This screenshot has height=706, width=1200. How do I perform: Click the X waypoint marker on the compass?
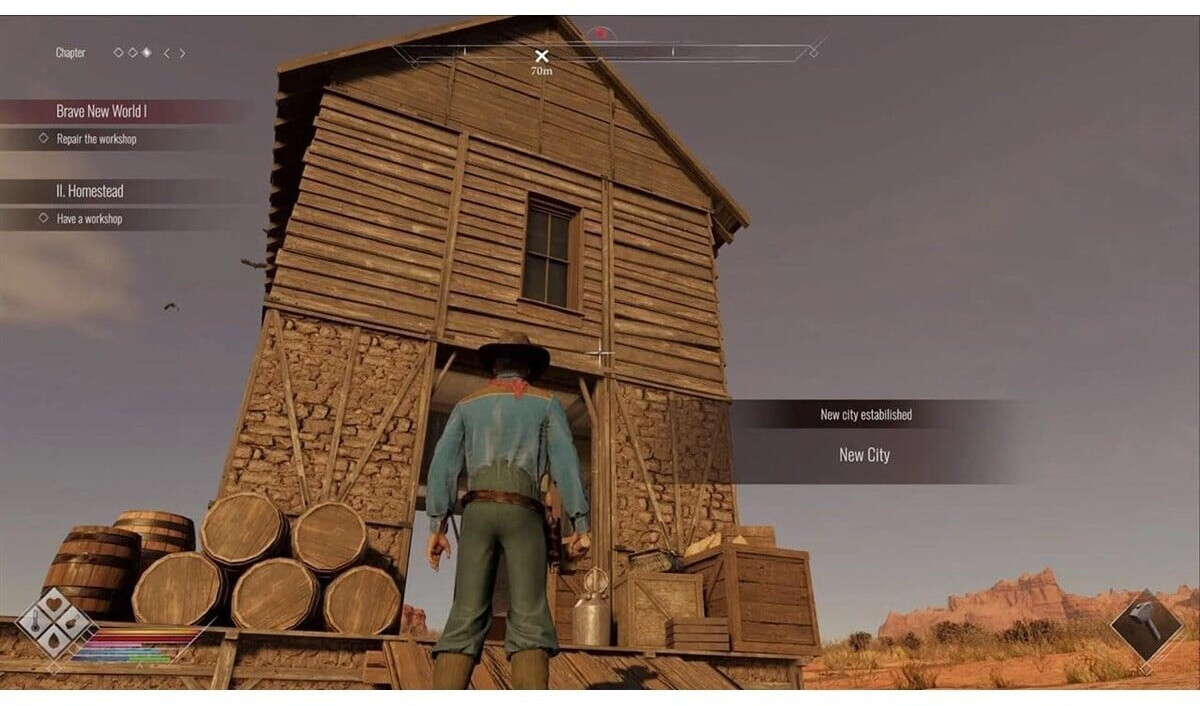(541, 57)
